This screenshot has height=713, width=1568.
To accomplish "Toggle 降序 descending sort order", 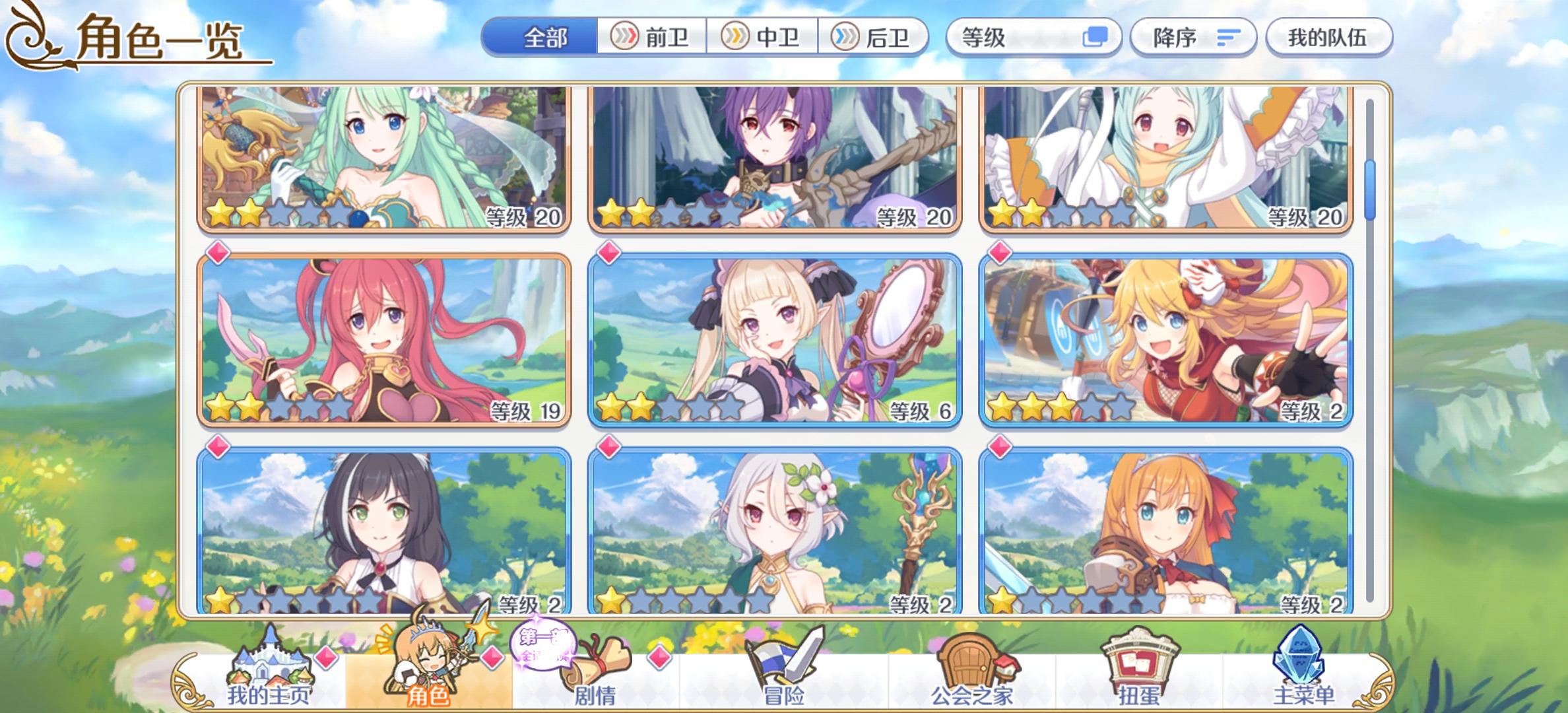I will click(x=1194, y=38).
